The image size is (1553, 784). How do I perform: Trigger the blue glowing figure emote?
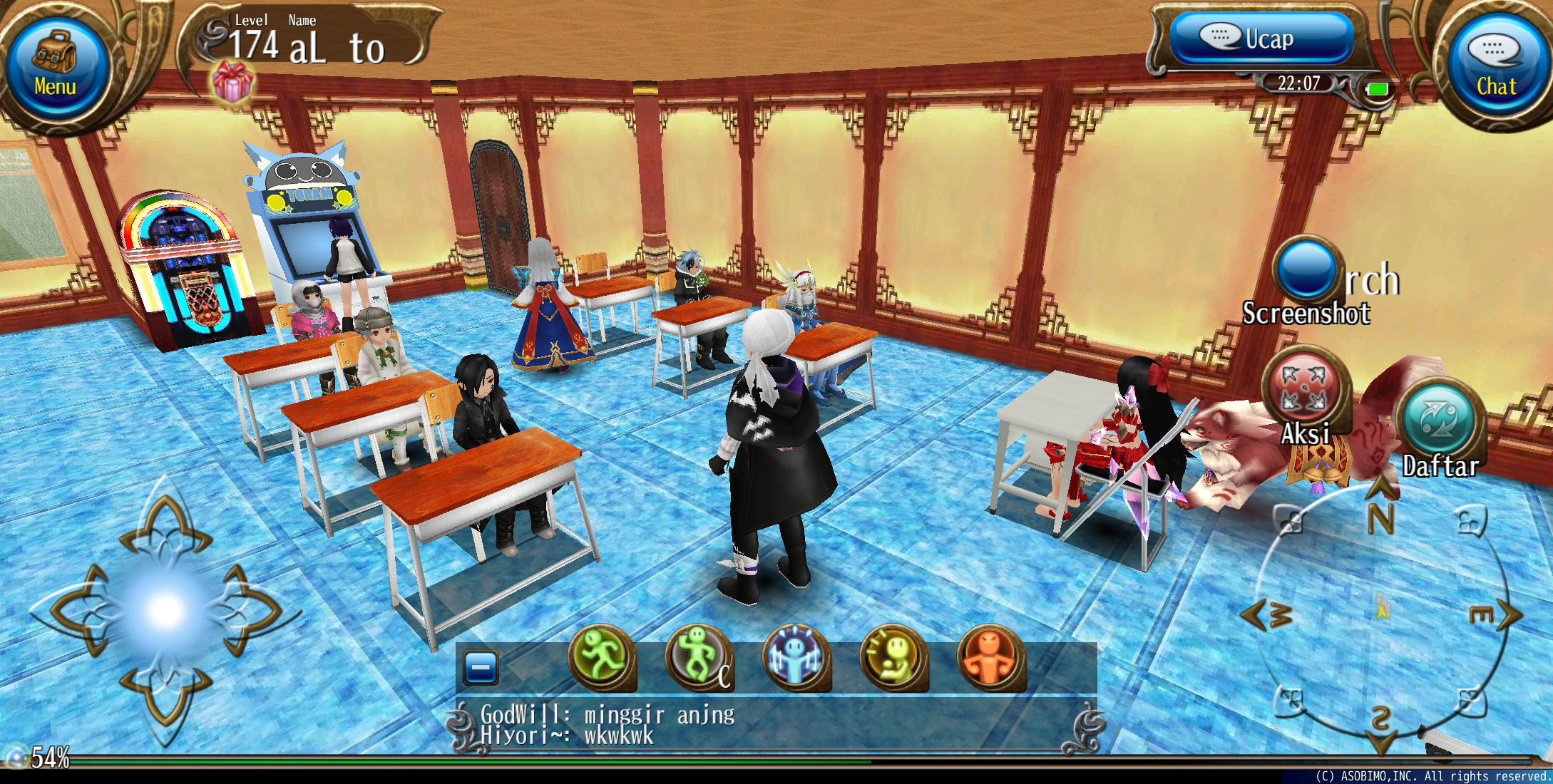pos(795,657)
